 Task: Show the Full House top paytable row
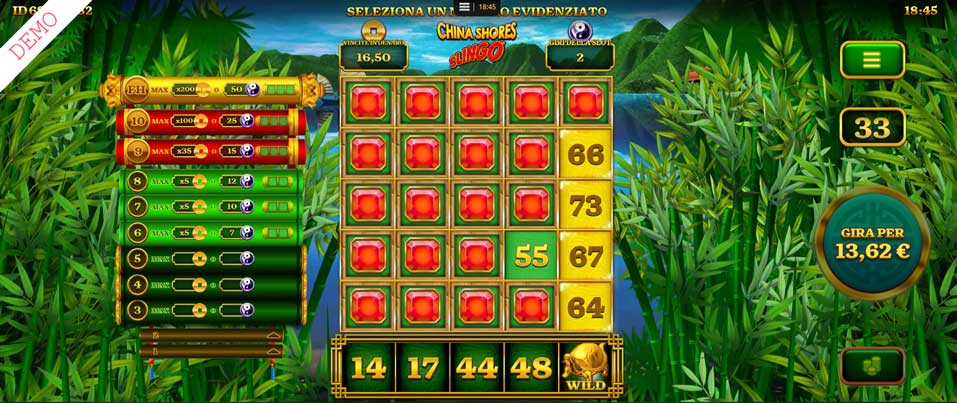click(x=210, y=90)
